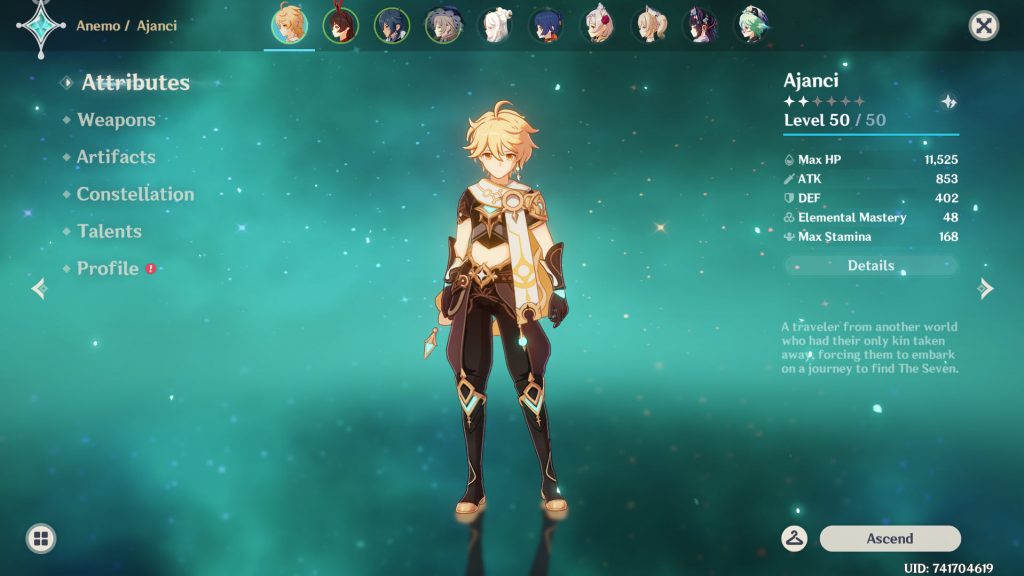Choose the green-haired character portrait
1024x576 pixels.
click(751, 26)
